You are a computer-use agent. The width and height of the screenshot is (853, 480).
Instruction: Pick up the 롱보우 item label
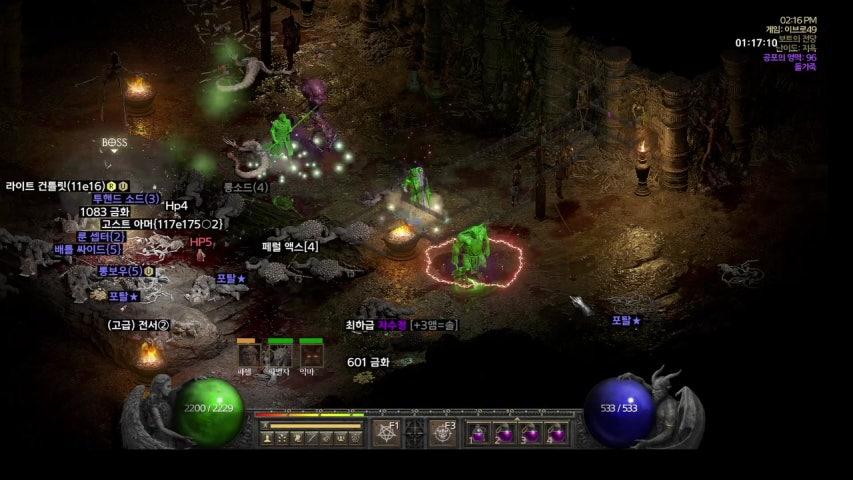(119, 271)
